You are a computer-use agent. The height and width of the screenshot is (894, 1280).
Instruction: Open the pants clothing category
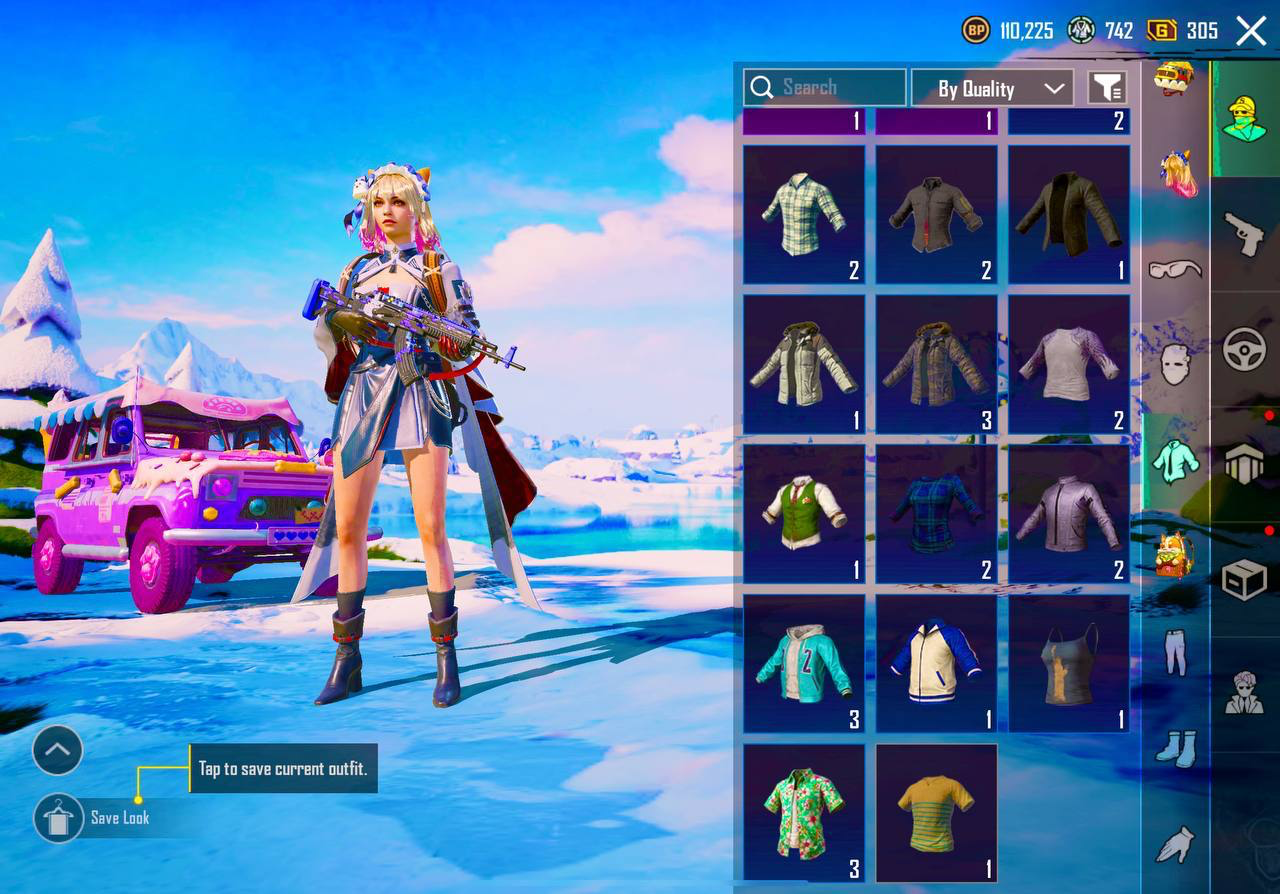point(1175,653)
